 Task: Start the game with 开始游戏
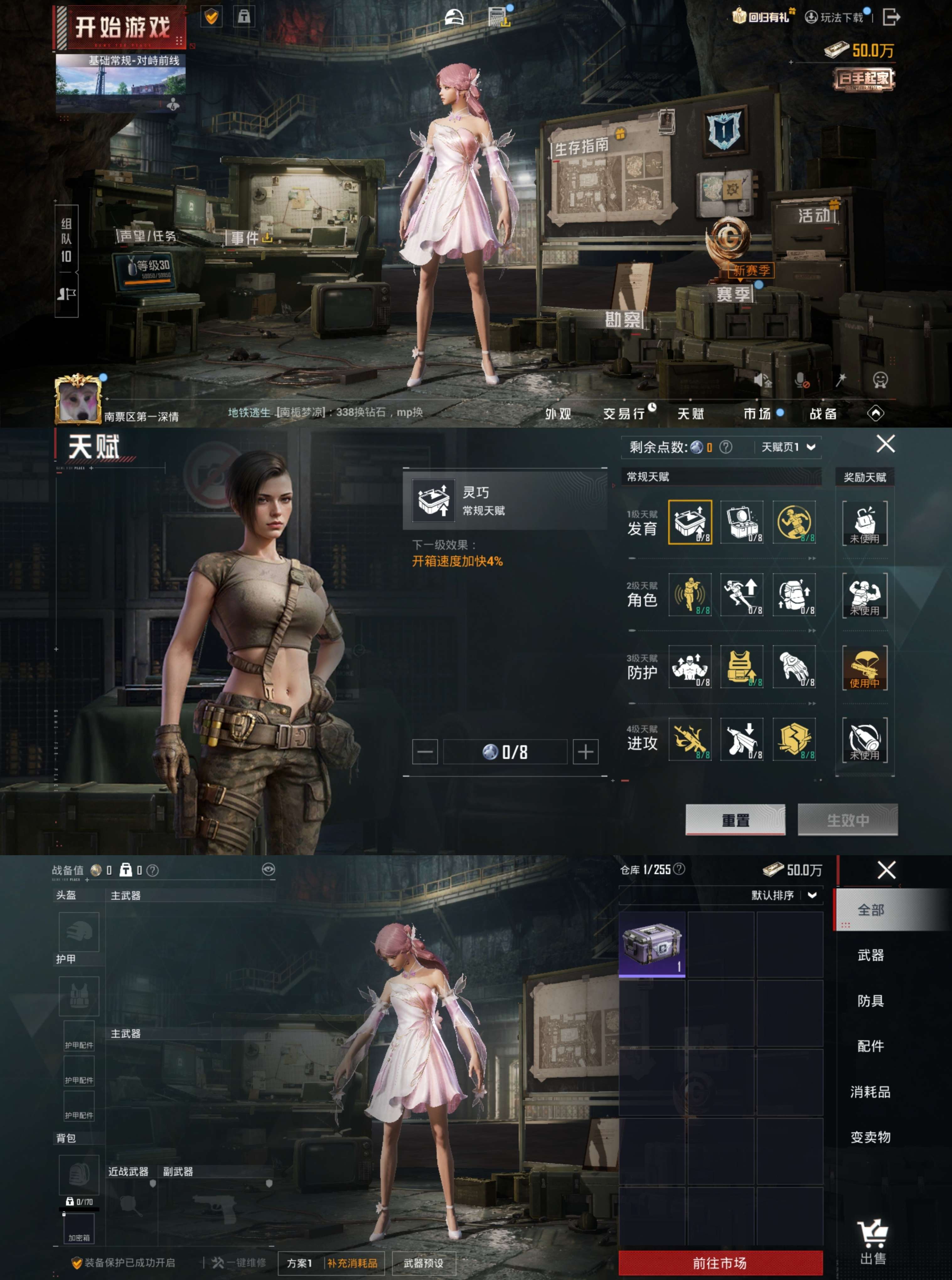122,27
